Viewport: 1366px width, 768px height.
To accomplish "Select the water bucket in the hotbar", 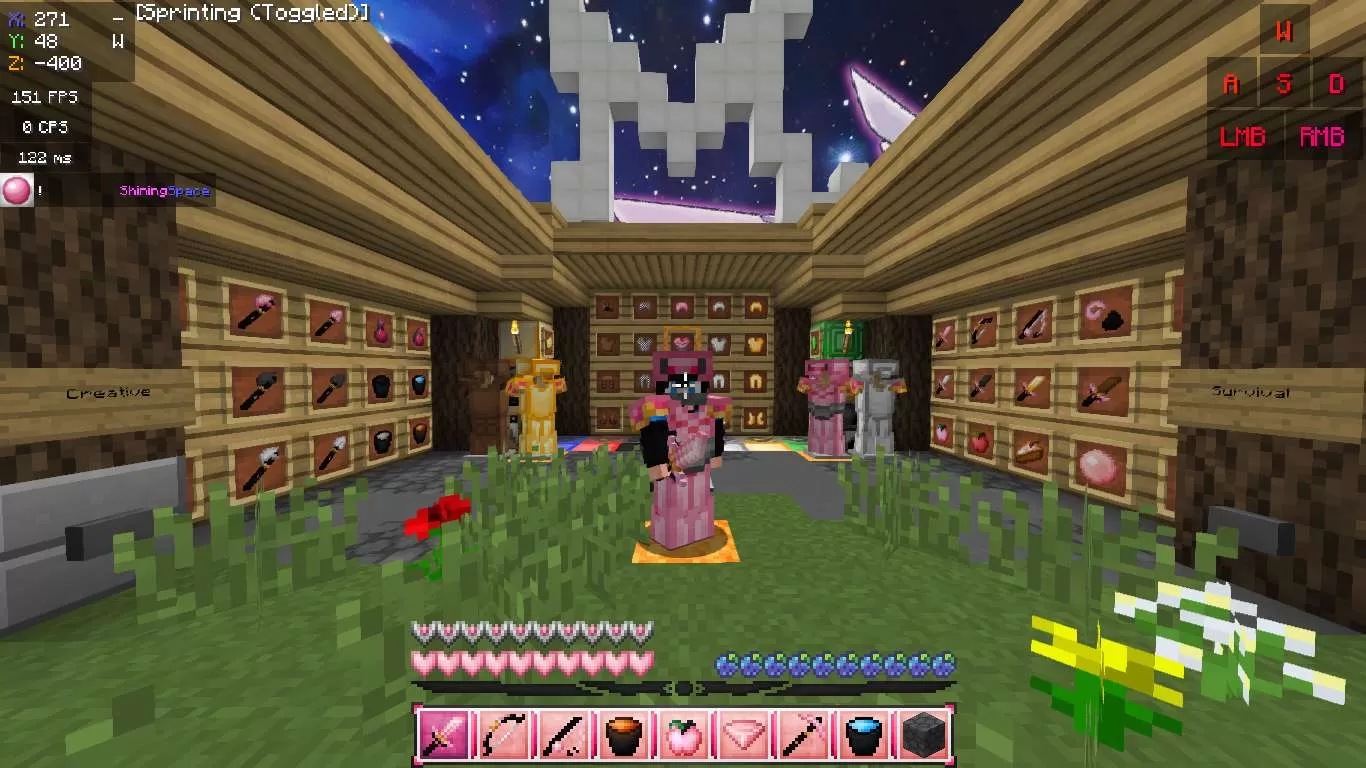I will 861,737.
